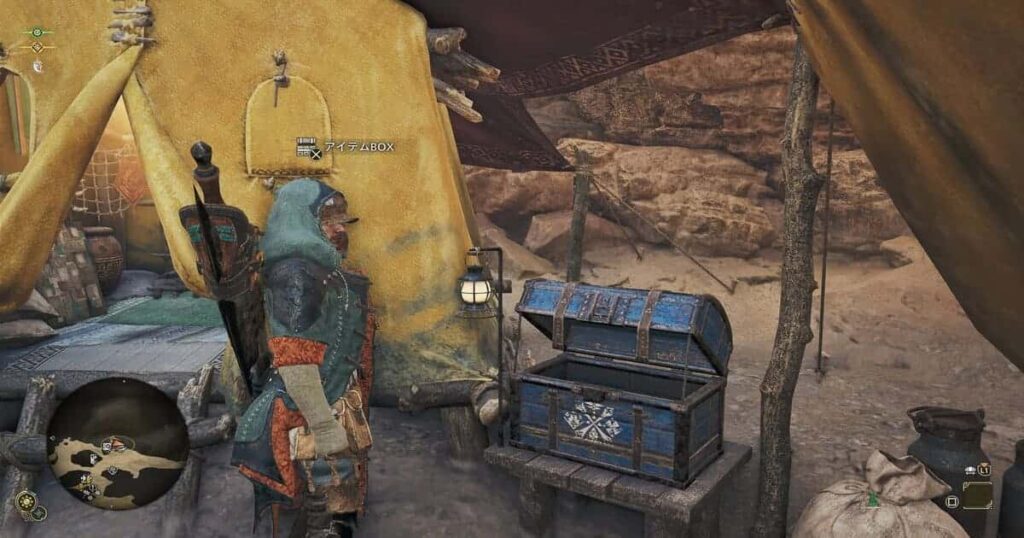Select the empty item slot frame
This screenshot has width=1024, height=538.
(977, 494)
